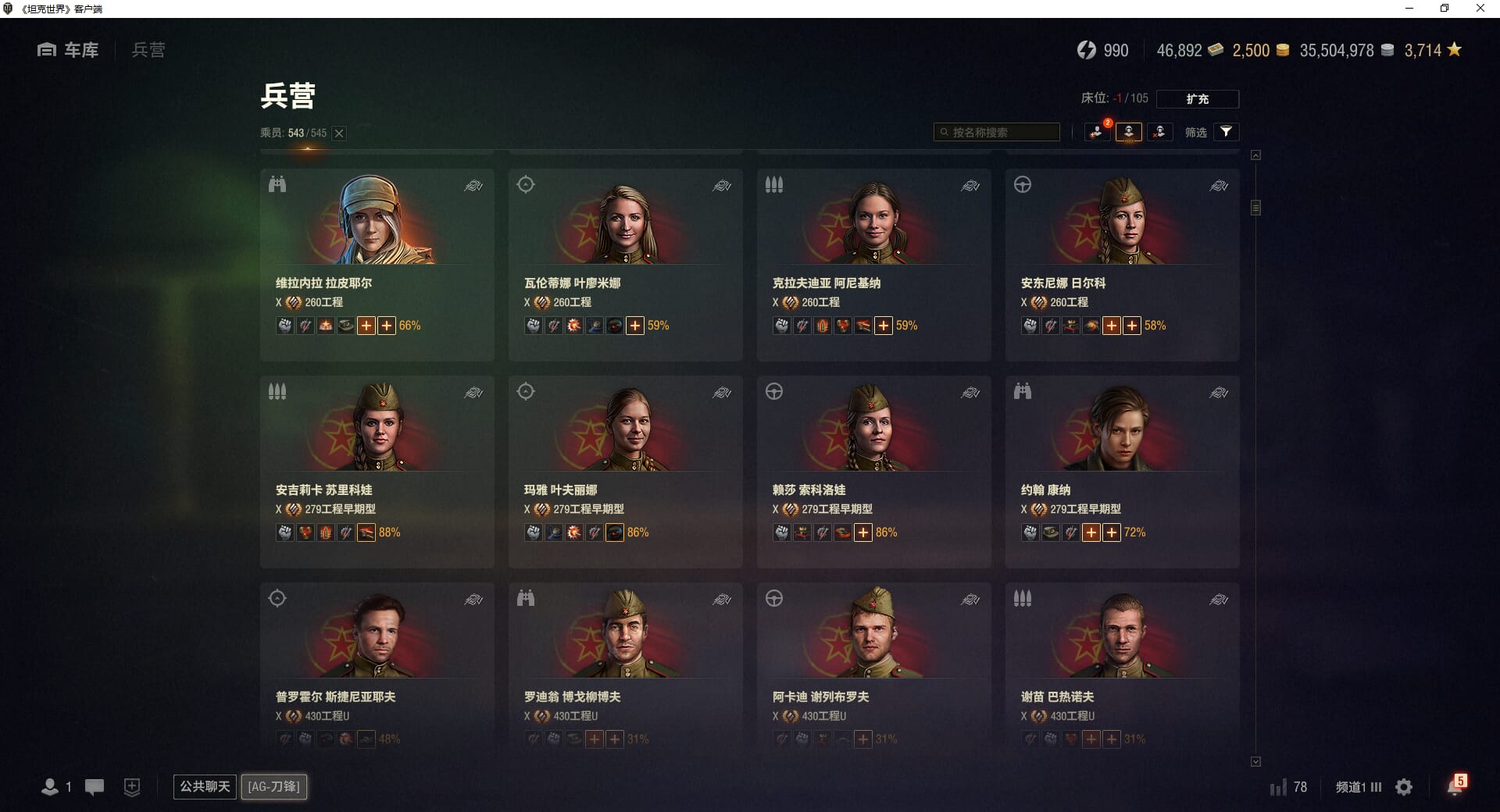1500x812 pixels.
Task: Open notifications bell with 5 badge
Action: [x=1455, y=786]
